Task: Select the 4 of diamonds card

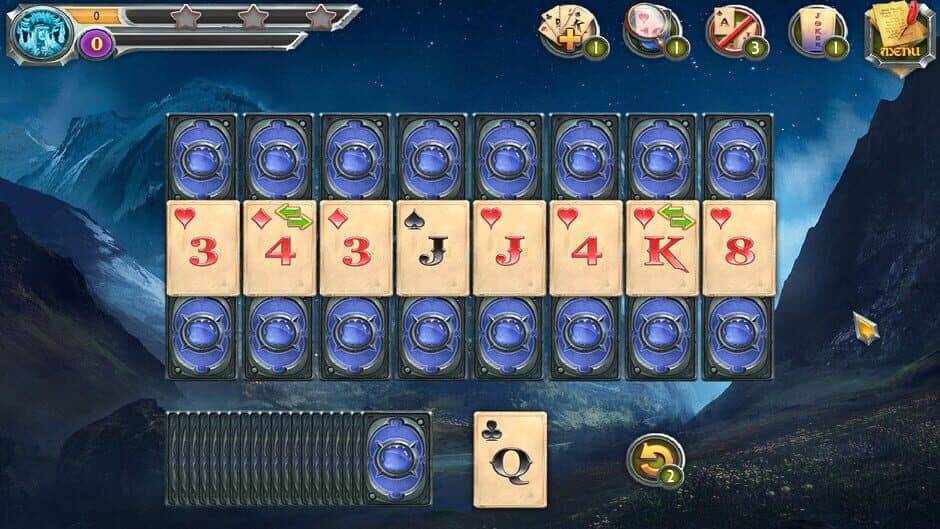Action: click(280, 248)
